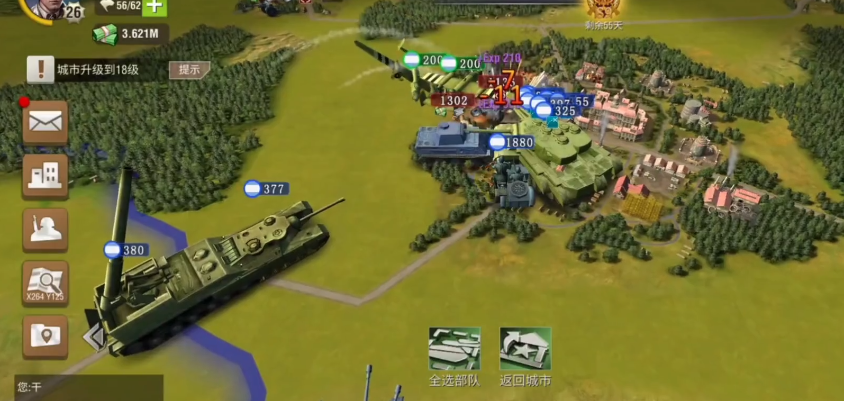Open the city upgrade quest exclamation icon
The width and height of the screenshot is (844, 401).
41,69
